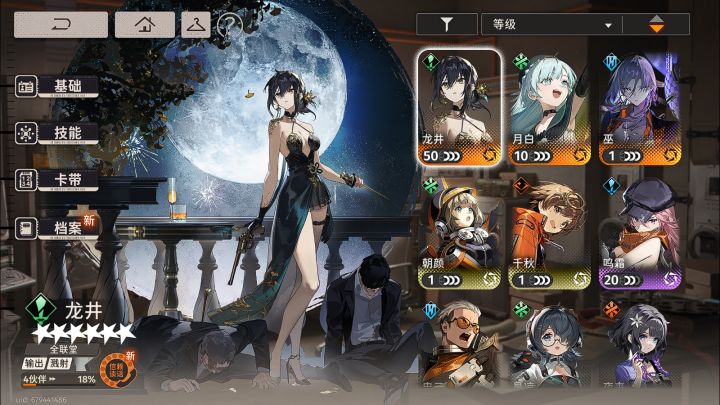Screen dimensions: 720x405
Task: Go back with the return arrow button
Action: [x=60, y=23]
